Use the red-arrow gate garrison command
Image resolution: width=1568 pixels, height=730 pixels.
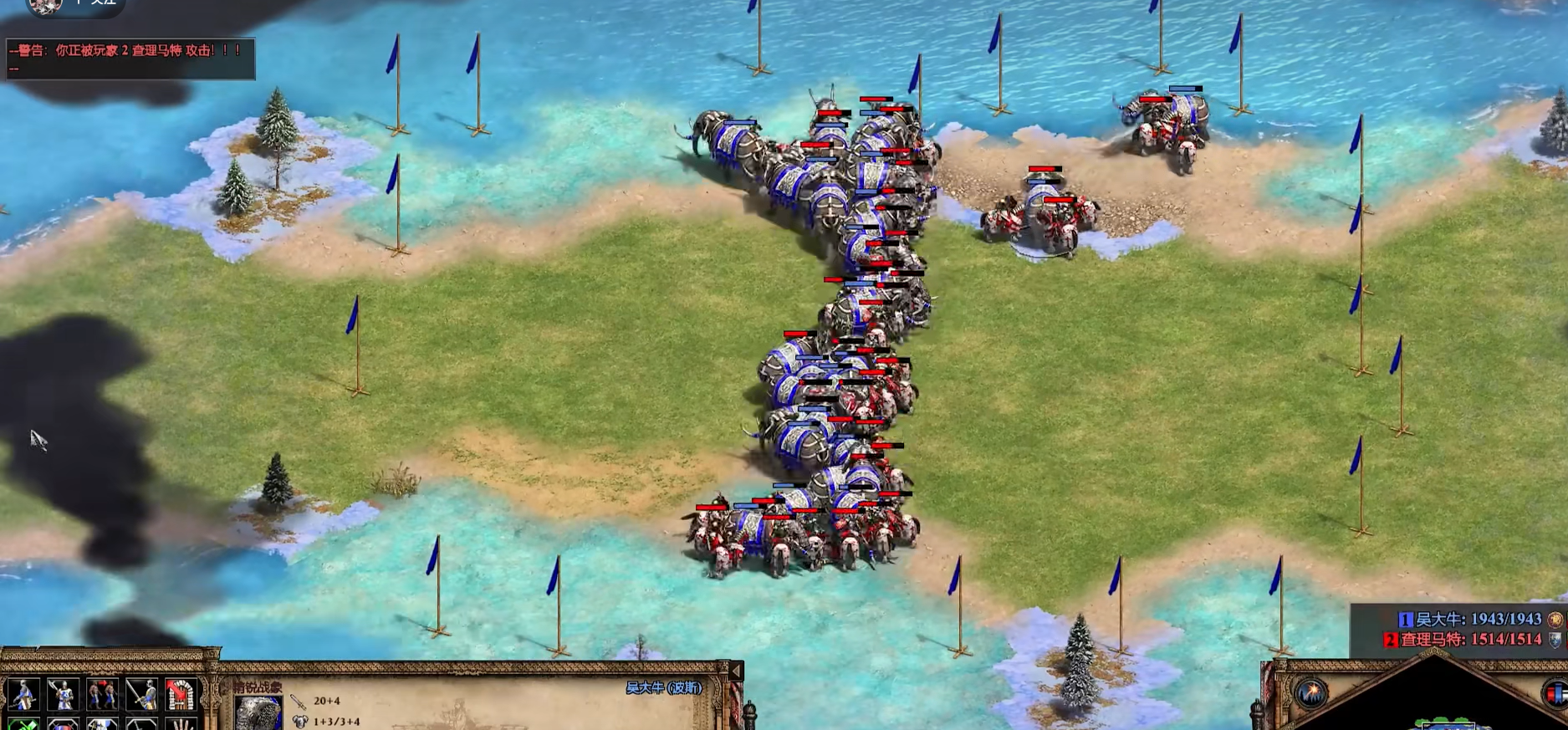[181, 693]
